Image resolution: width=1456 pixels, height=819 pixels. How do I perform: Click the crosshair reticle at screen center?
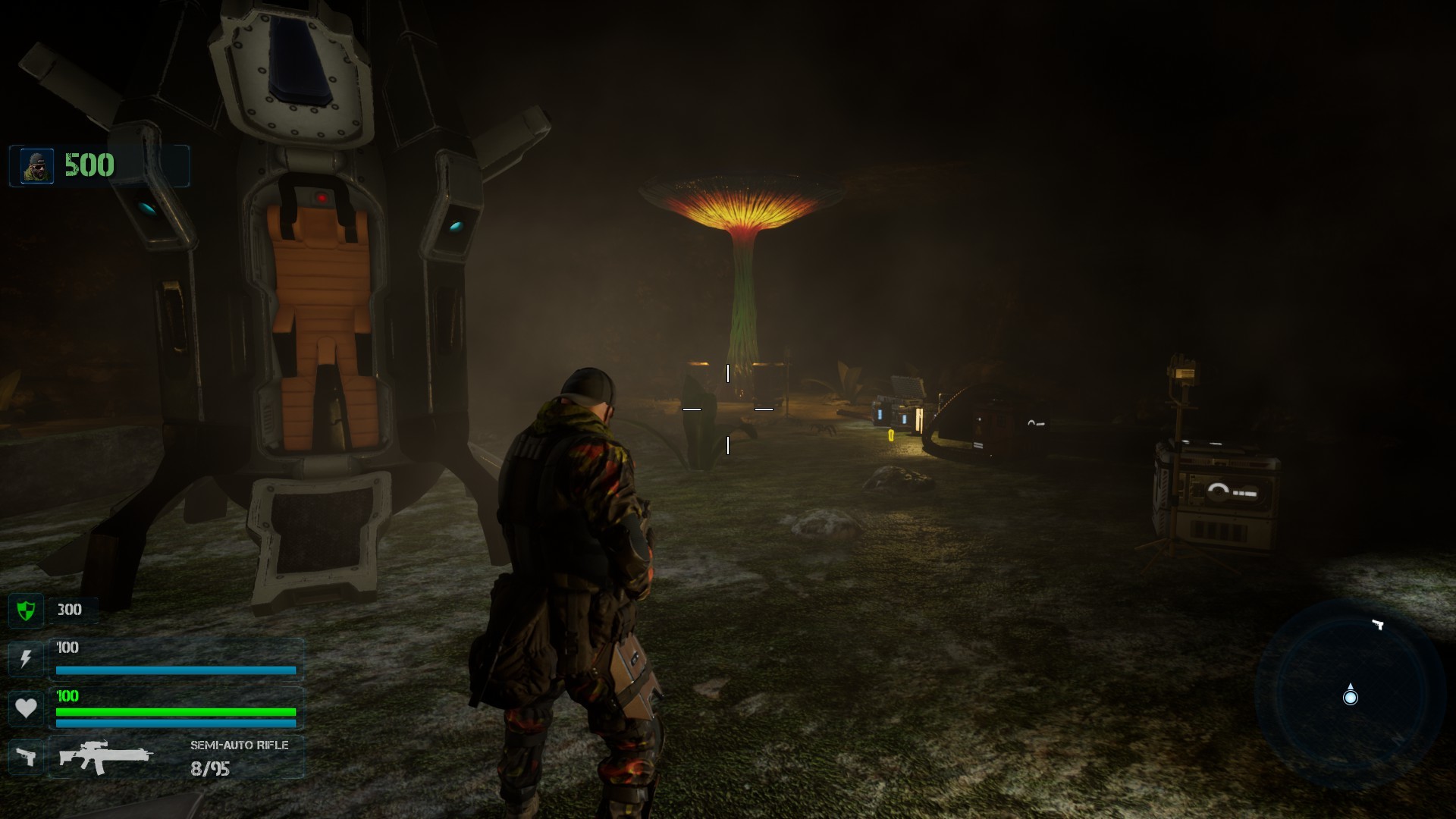[728, 409]
